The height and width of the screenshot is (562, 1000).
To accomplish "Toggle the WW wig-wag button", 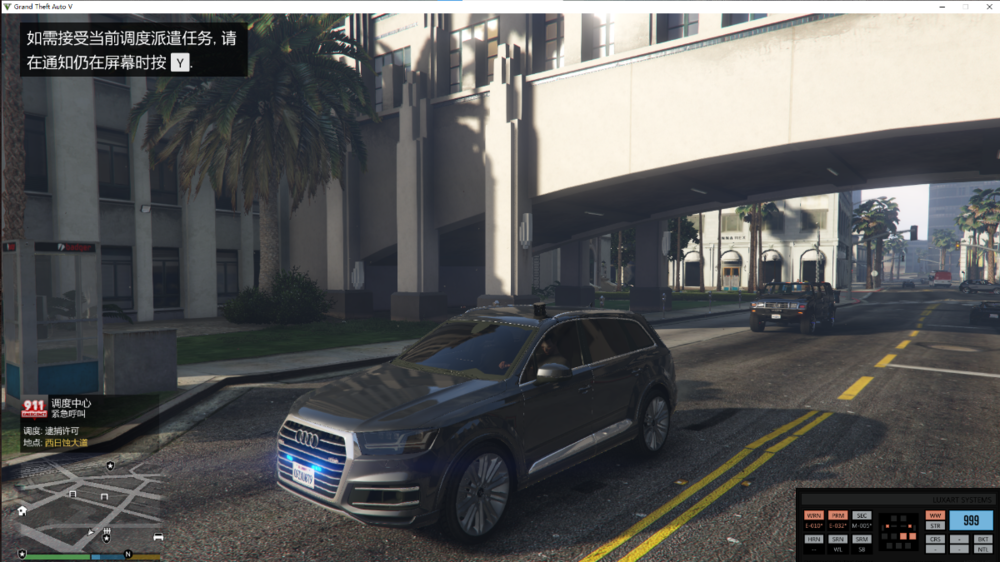I will click(x=935, y=515).
